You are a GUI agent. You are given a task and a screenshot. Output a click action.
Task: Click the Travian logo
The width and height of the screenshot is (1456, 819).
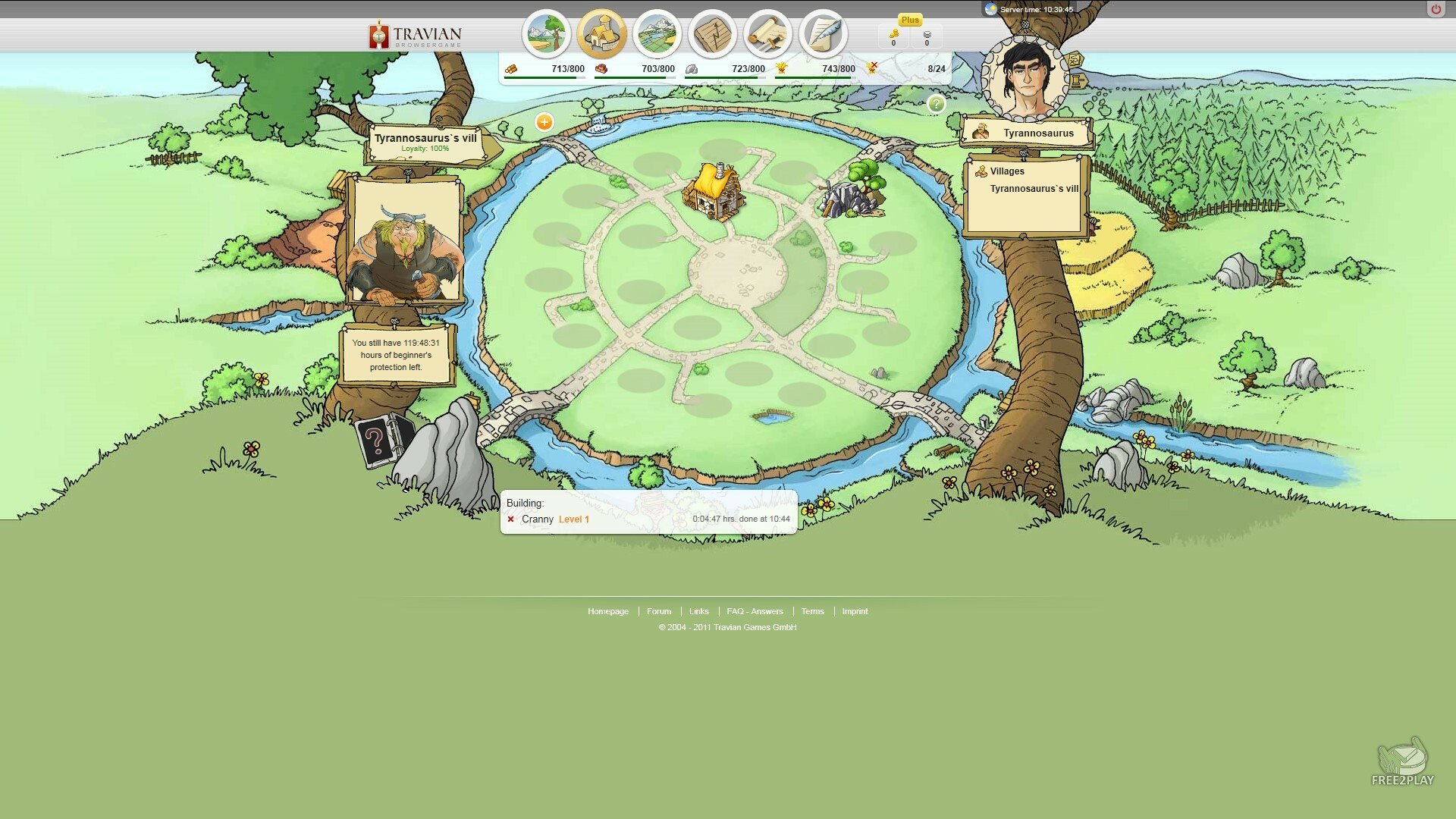(415, 36)
